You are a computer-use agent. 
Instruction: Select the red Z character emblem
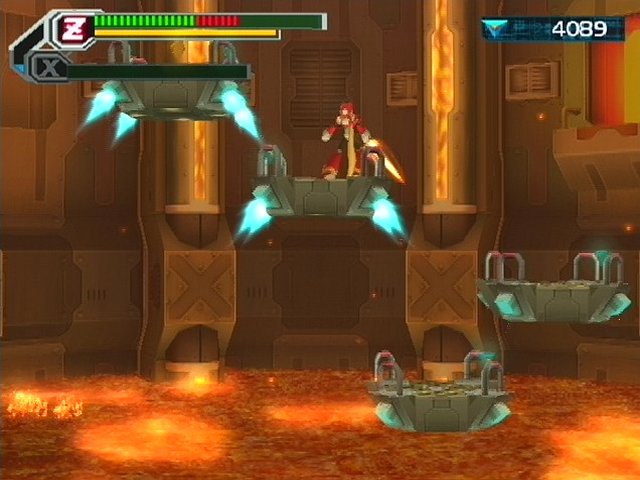pos(73,29)
